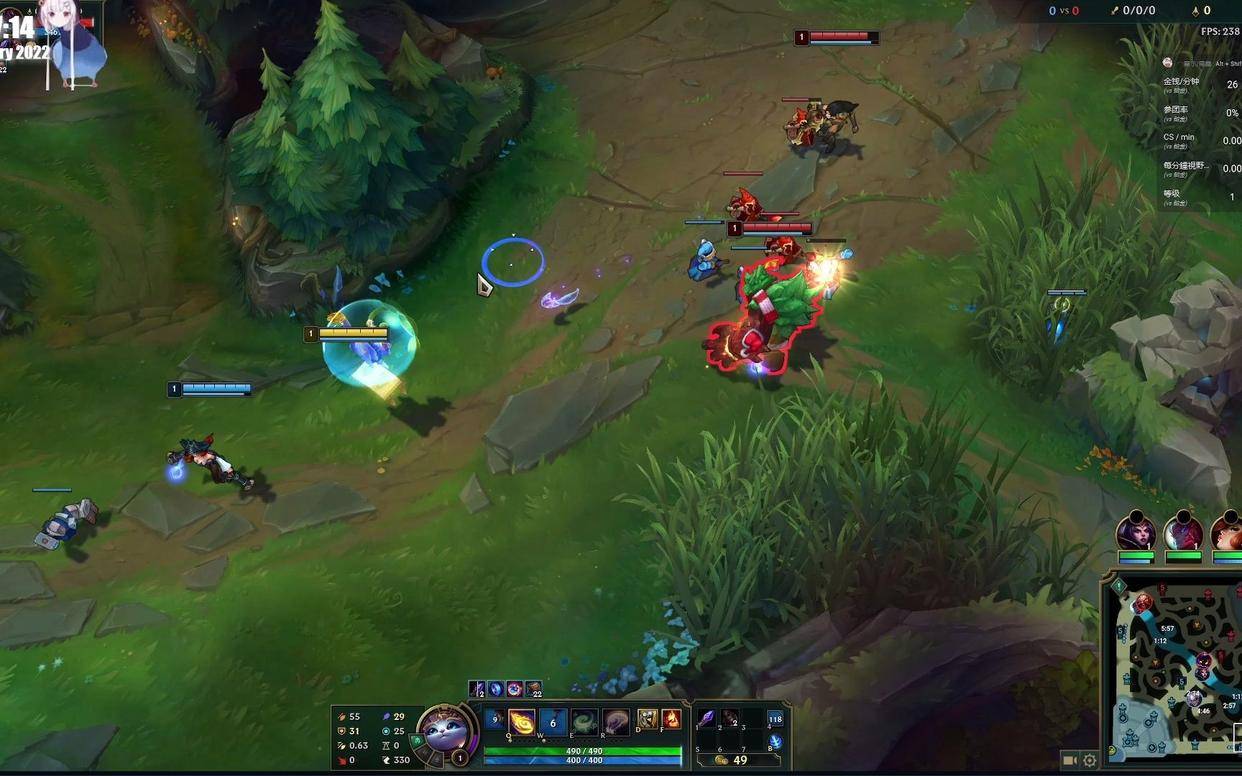Click the first rune buff icon above abilities

[x=478, y=689]
